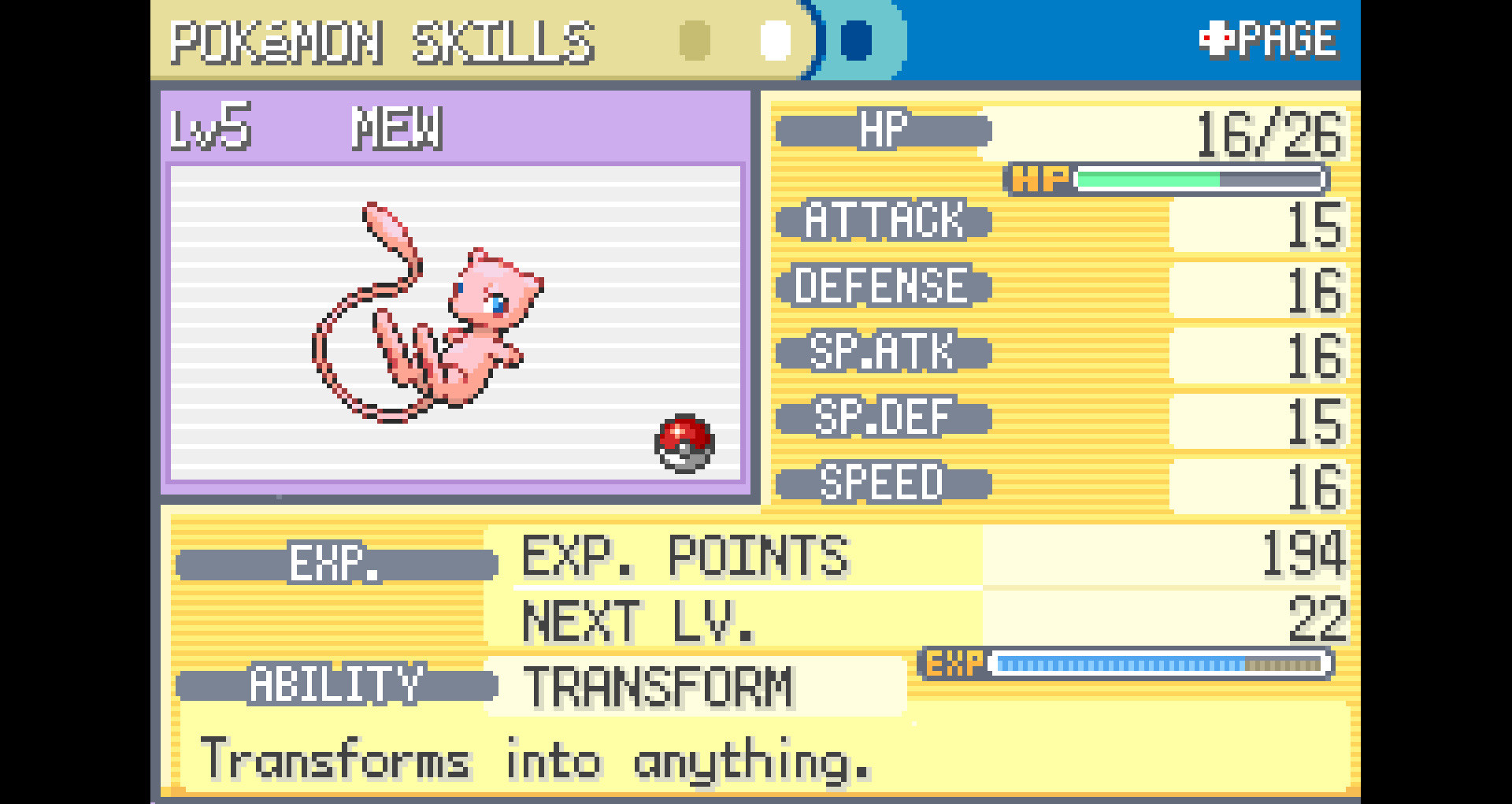Click the MEW name banner
Viewport: 1512px width, 804px height.
(398, 128)
